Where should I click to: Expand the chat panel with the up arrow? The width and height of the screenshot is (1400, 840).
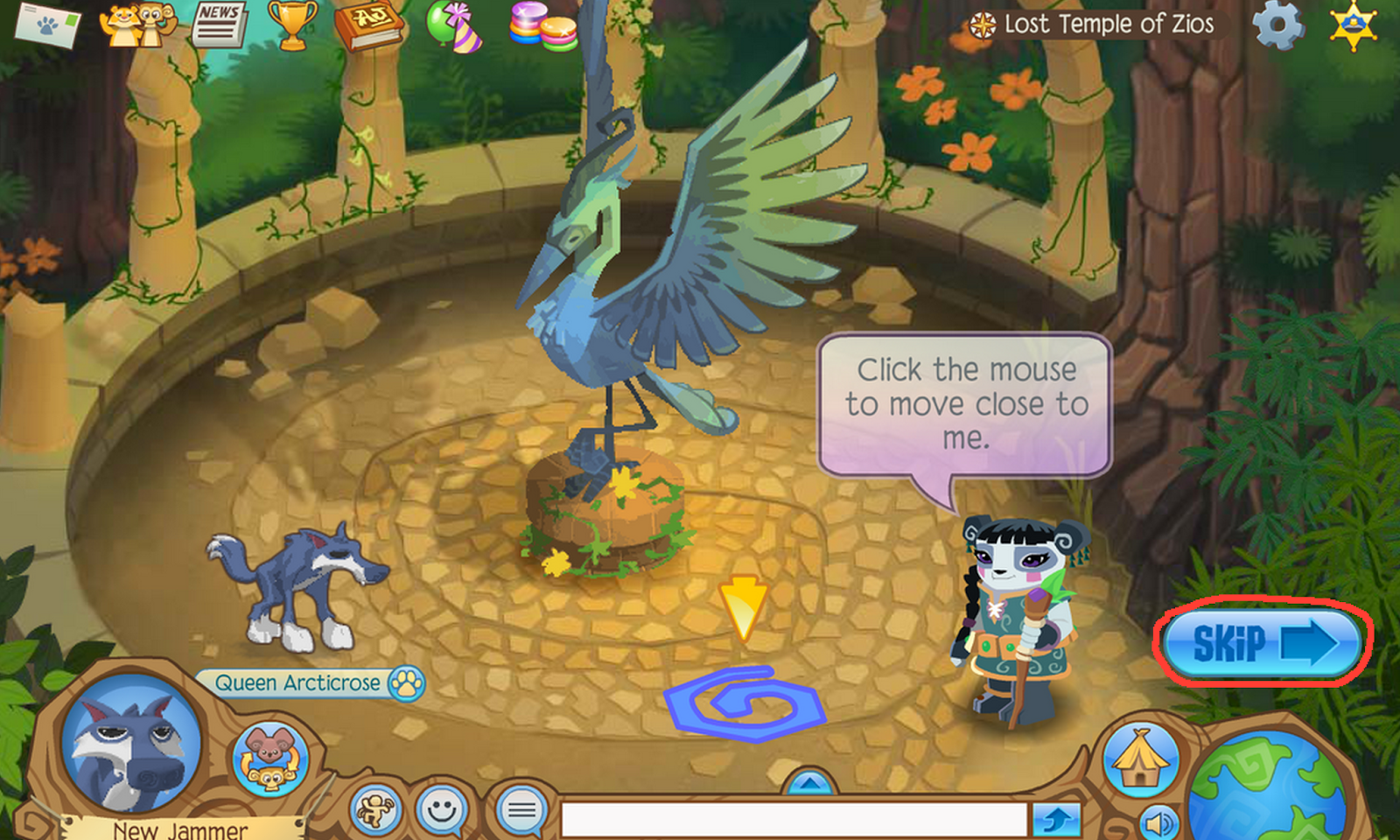[x=811, y=785]
